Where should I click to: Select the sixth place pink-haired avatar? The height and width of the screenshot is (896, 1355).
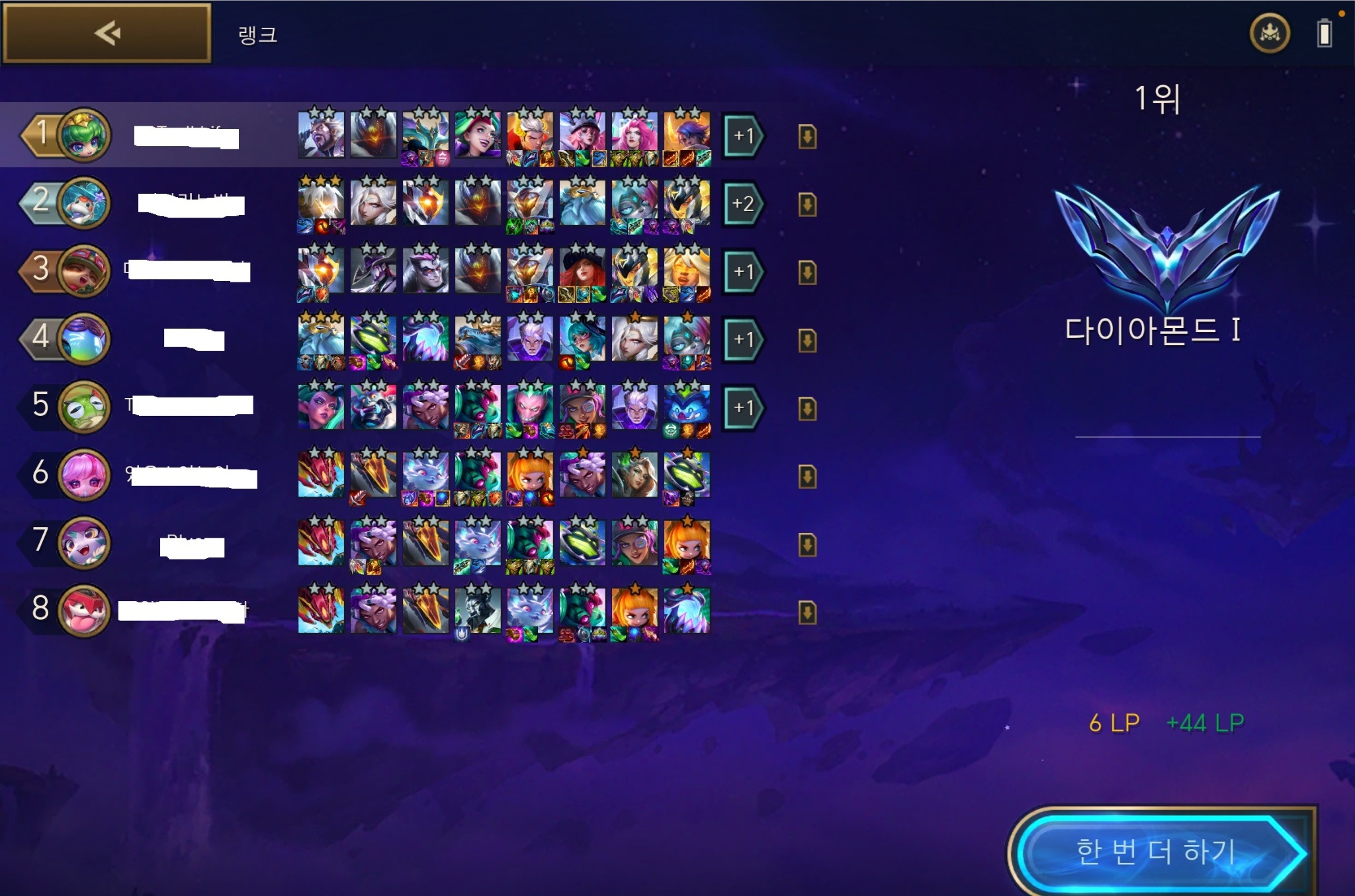point(84,475)
